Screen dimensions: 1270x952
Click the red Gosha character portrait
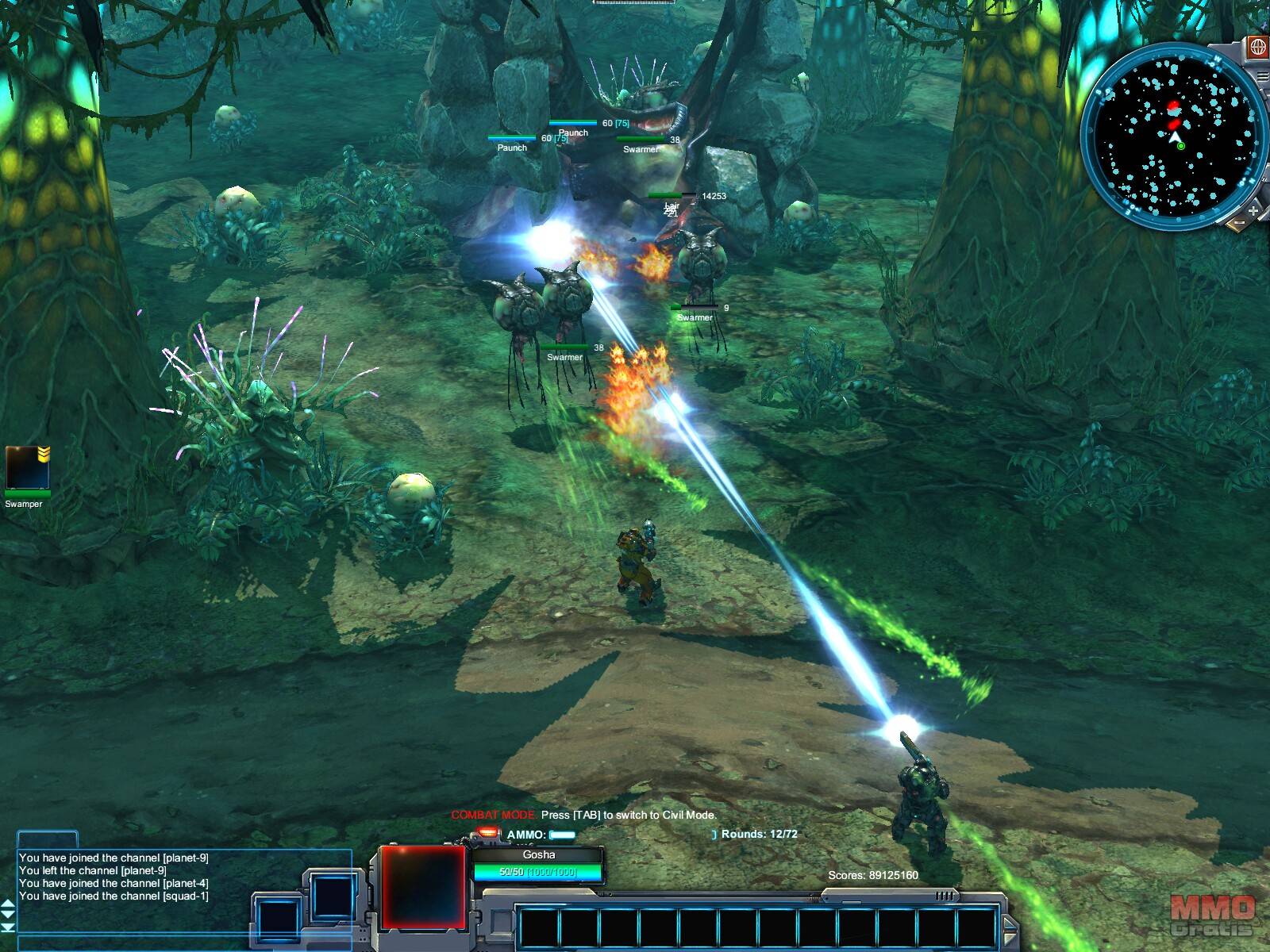[x=422, y=885]
